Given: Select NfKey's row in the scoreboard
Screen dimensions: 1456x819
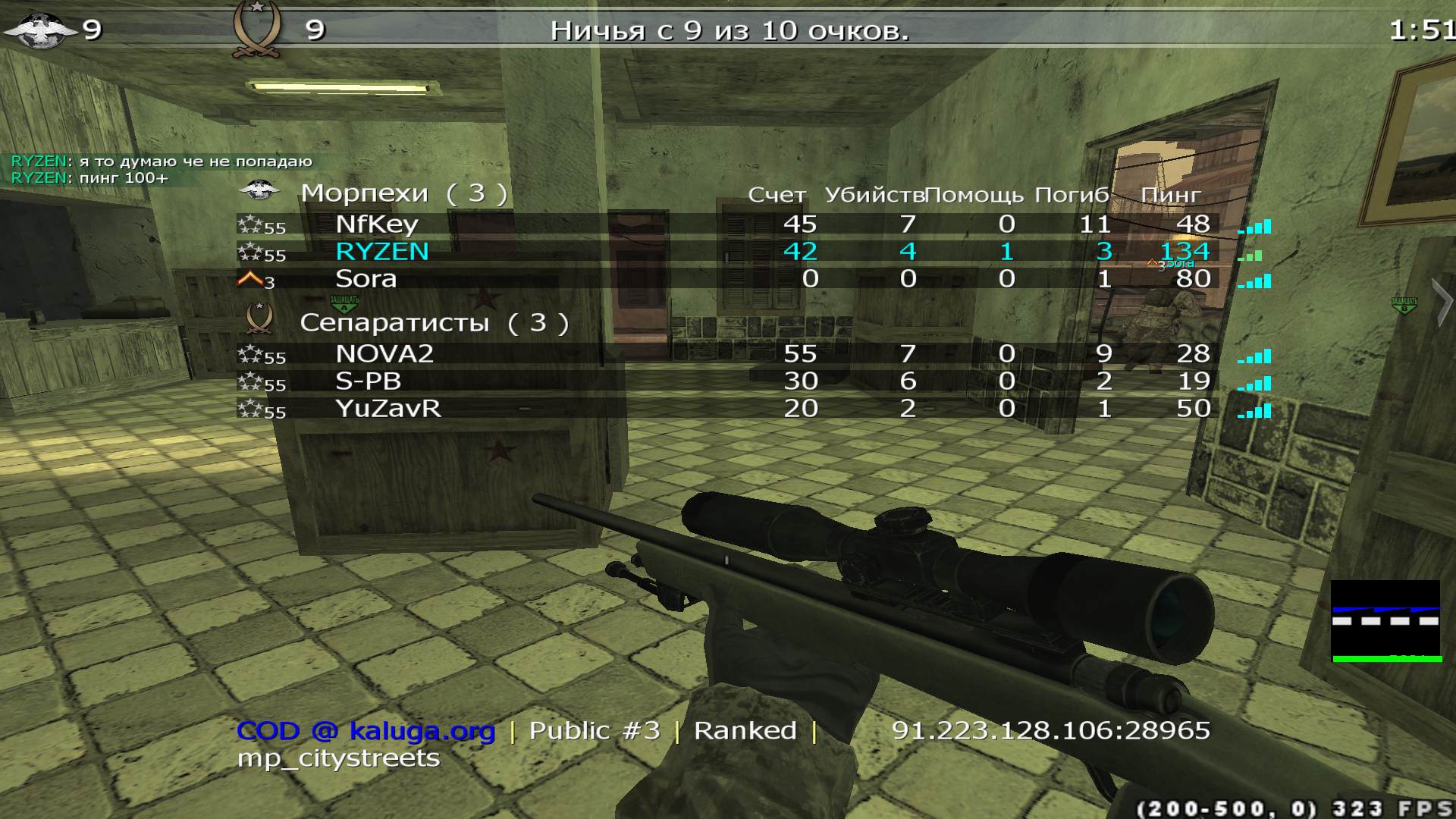Looking at the screenshot, I should point(377,224).
